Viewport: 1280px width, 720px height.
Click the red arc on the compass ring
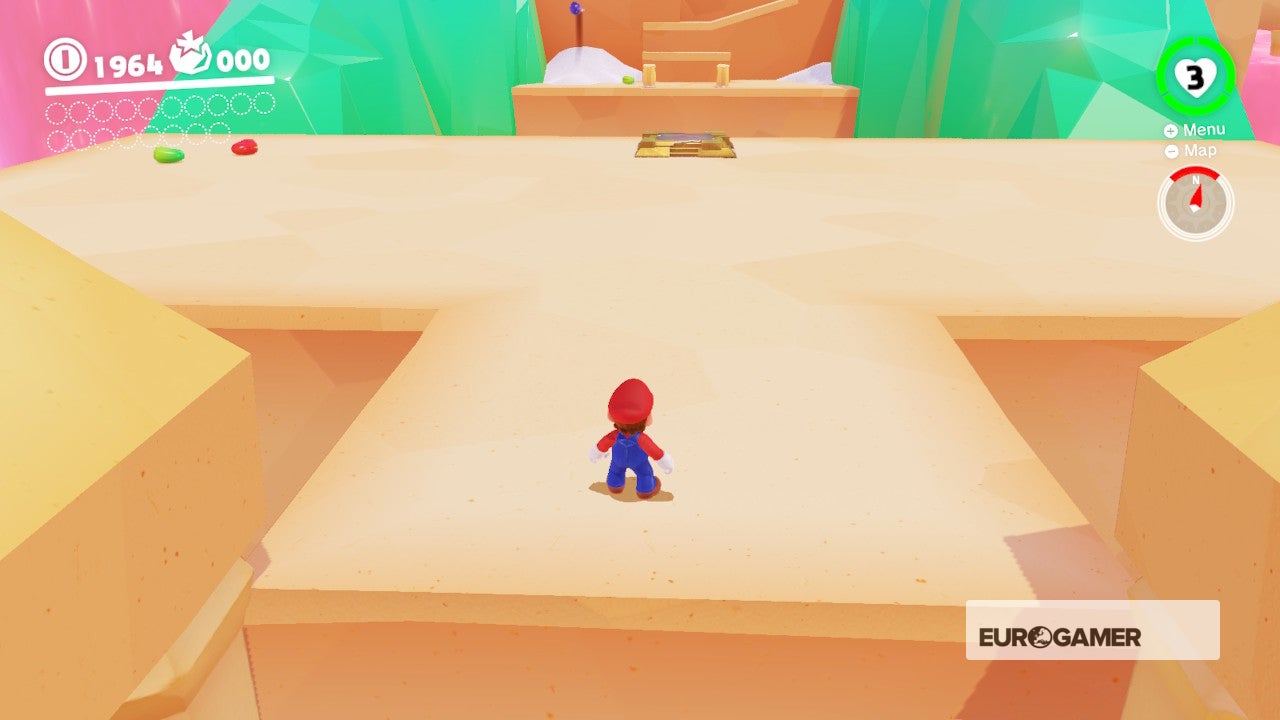(x=1194, y=173)
